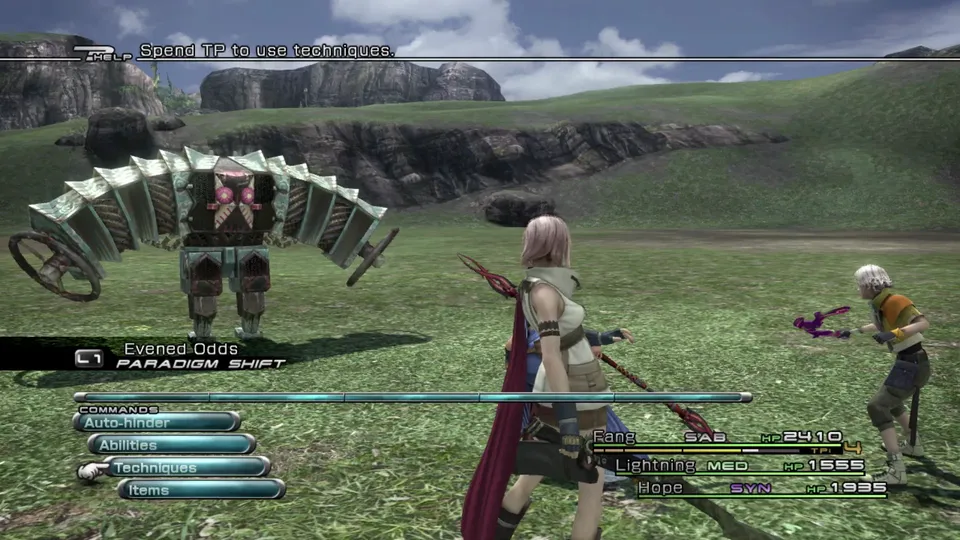This screenshot has height=540, width=960.
Task: Open the Abilities command list
Action: click(x=171, y=444)
